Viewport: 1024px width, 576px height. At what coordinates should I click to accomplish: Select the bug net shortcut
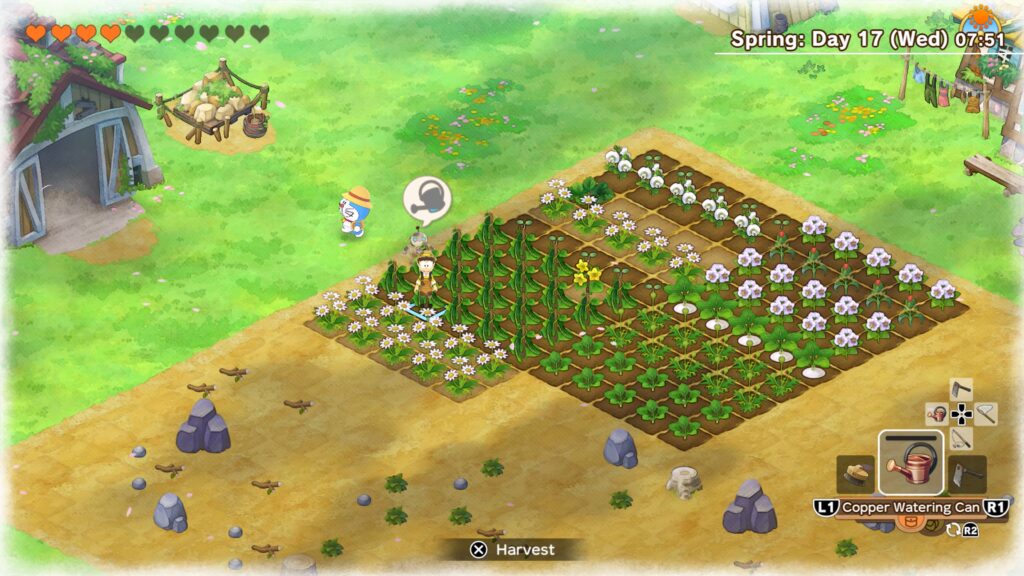tap(986, 412)
